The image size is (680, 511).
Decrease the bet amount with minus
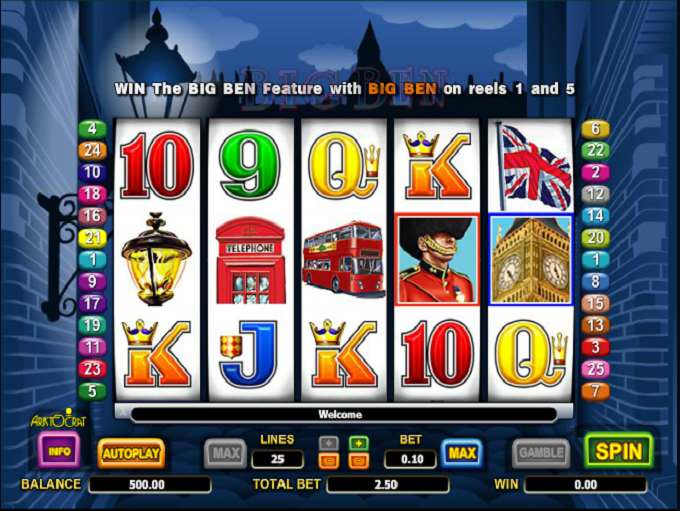359,460
